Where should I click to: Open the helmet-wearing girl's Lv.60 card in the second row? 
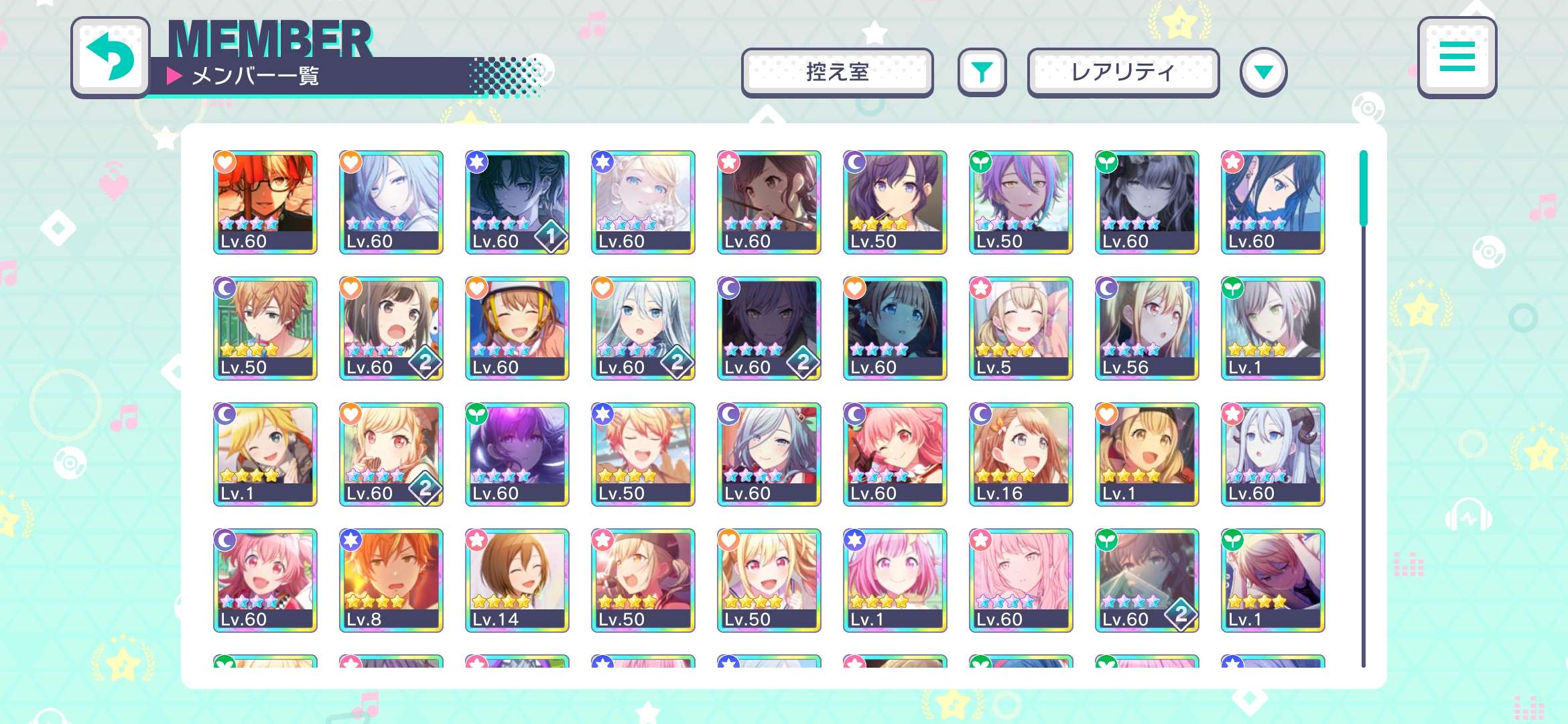click(x=517, y=327)
